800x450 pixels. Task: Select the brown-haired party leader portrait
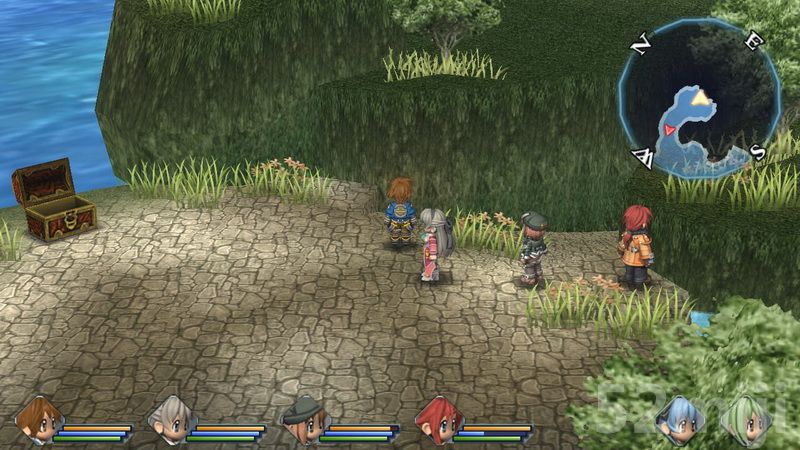pos(40,418)
